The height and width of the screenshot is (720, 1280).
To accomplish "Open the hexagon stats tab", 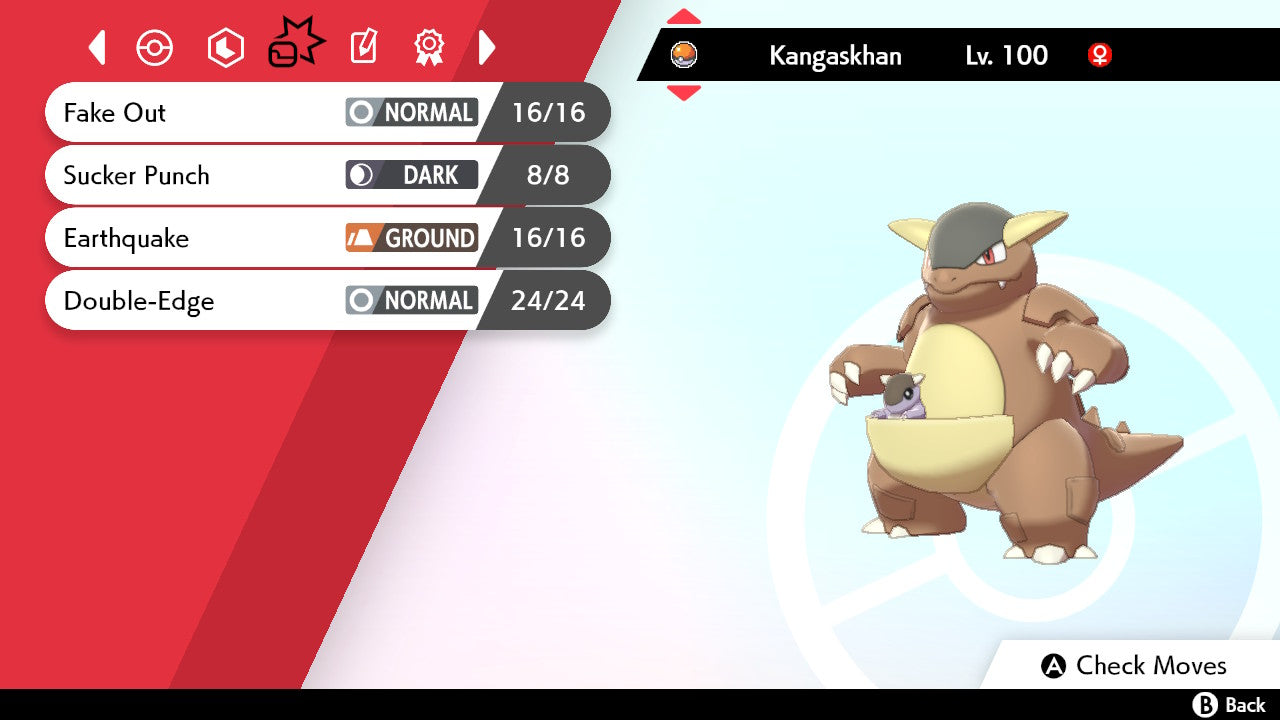I will pyautogui.click(x=225, y=47).
